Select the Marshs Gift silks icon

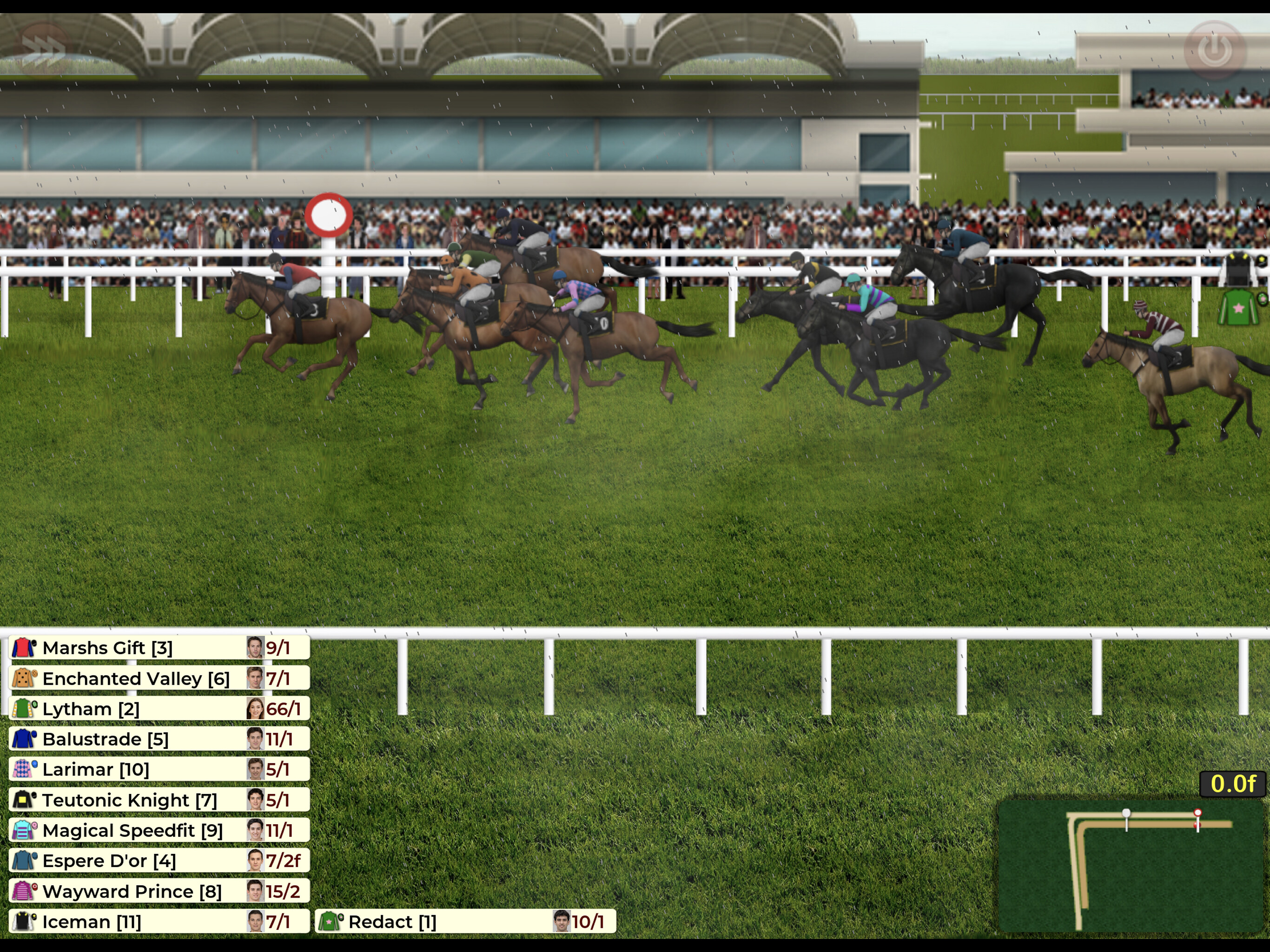pyautogui.click(x=22, y=648)
